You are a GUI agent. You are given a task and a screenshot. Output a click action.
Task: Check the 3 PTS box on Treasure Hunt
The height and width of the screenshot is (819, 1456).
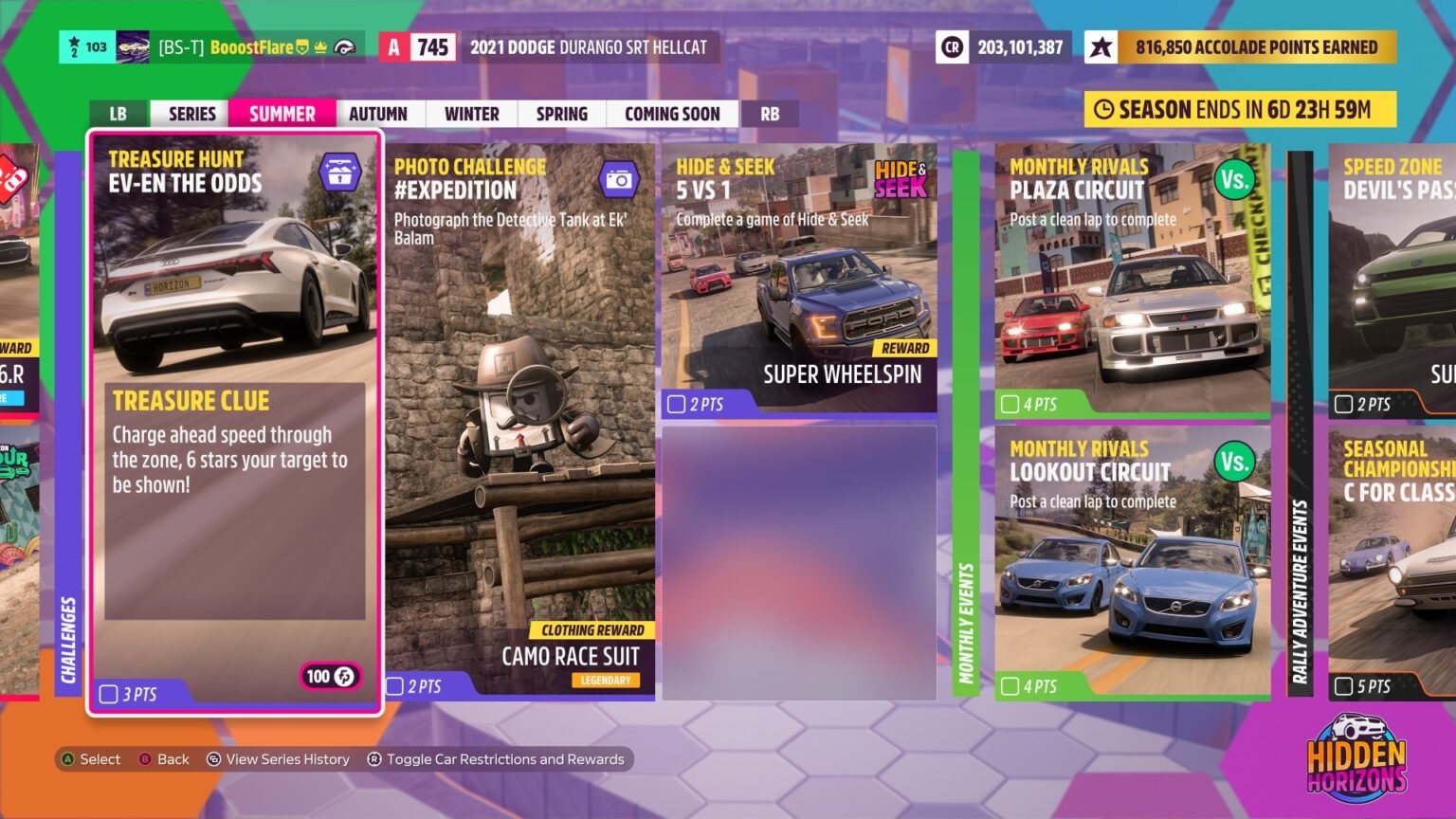pos(107,695)
